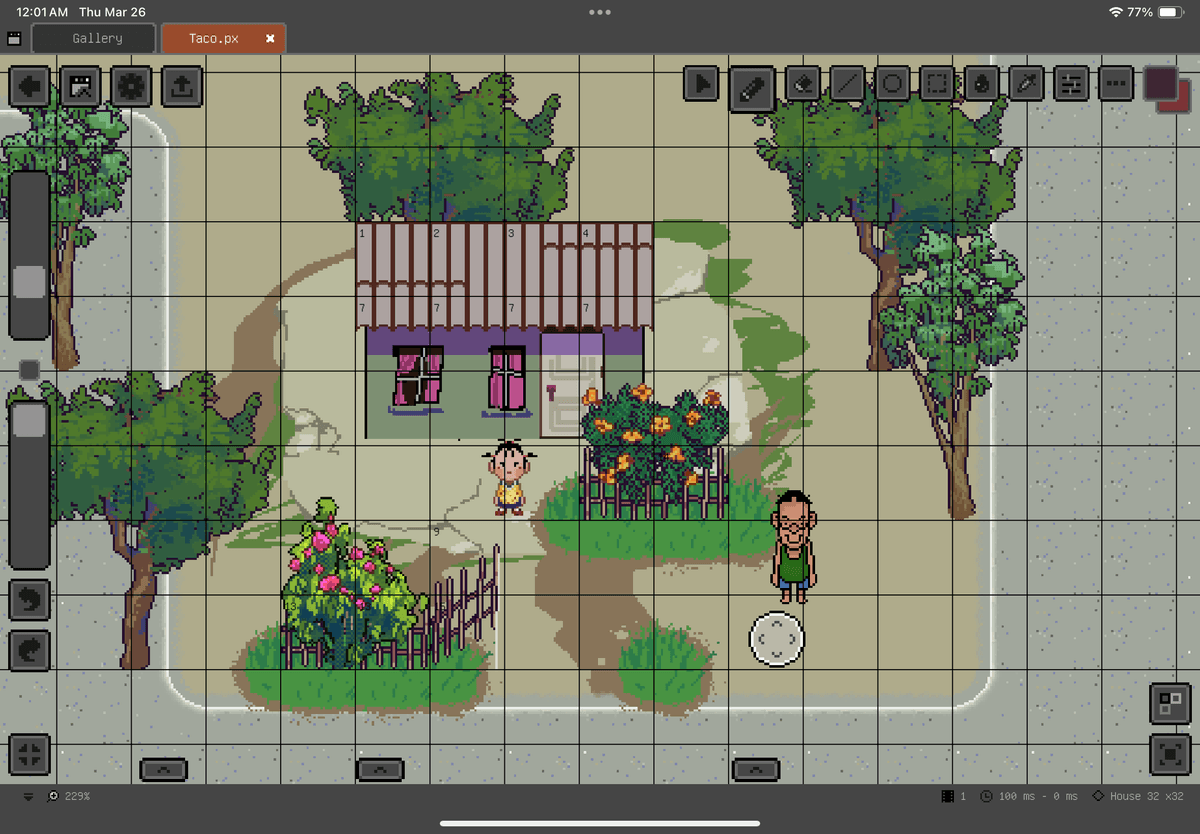1200x834 pixels.
Task: Select the arrow move tool
Action: 703,85
